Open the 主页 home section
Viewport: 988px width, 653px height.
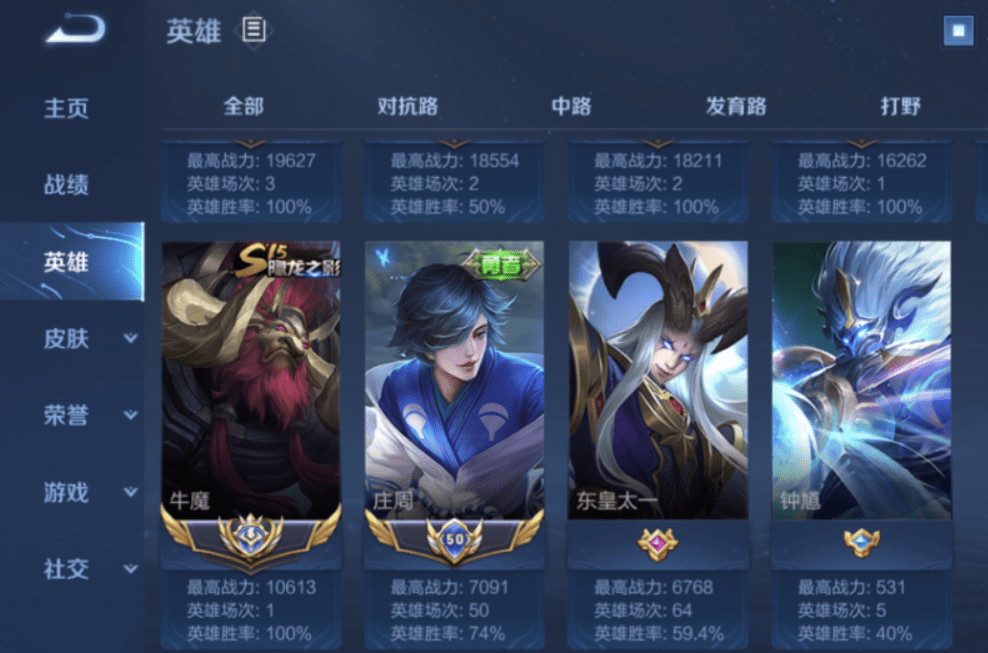coord(66,108)
